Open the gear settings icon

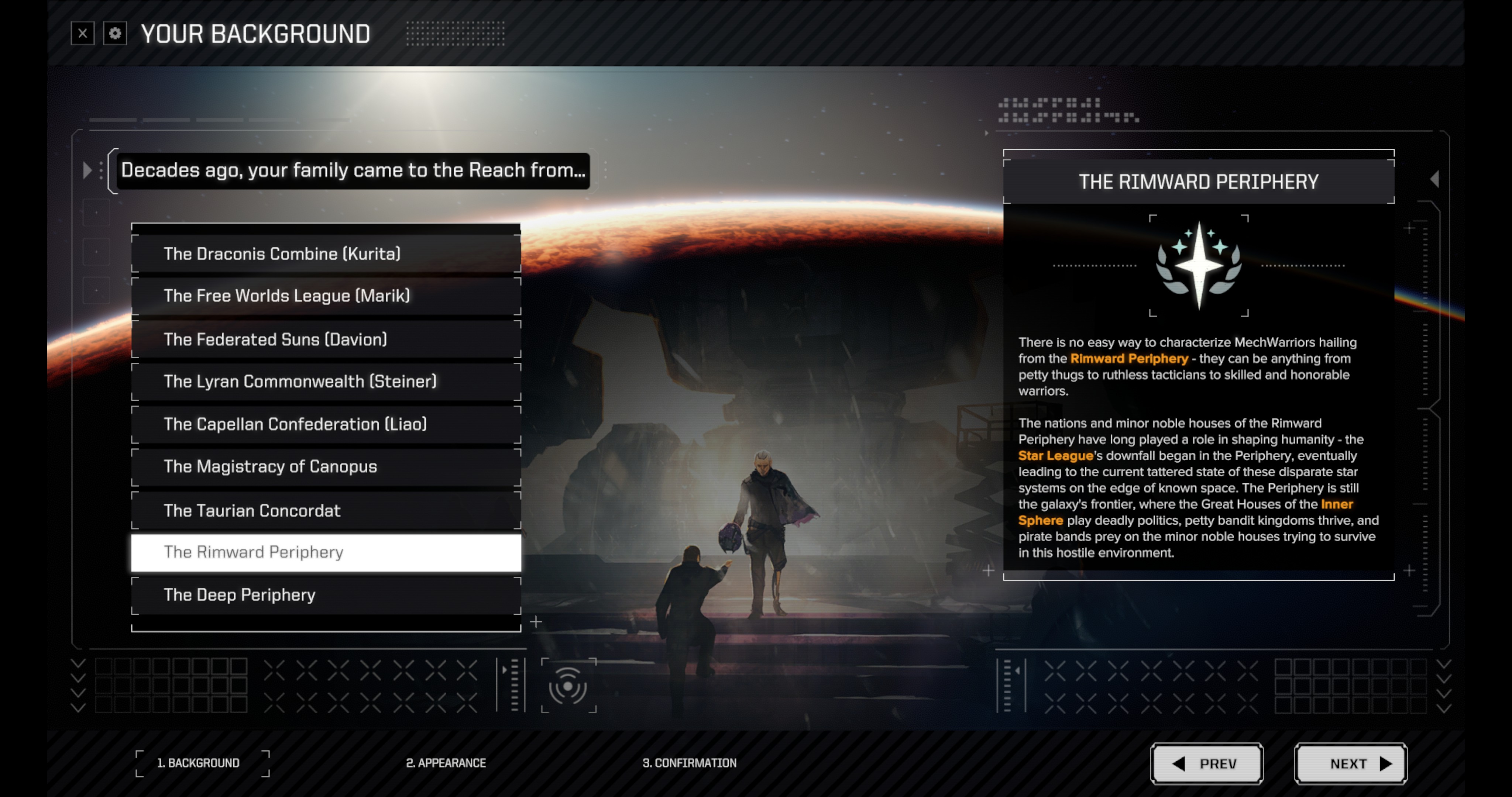pyautogui.click(x=115, y=34)
